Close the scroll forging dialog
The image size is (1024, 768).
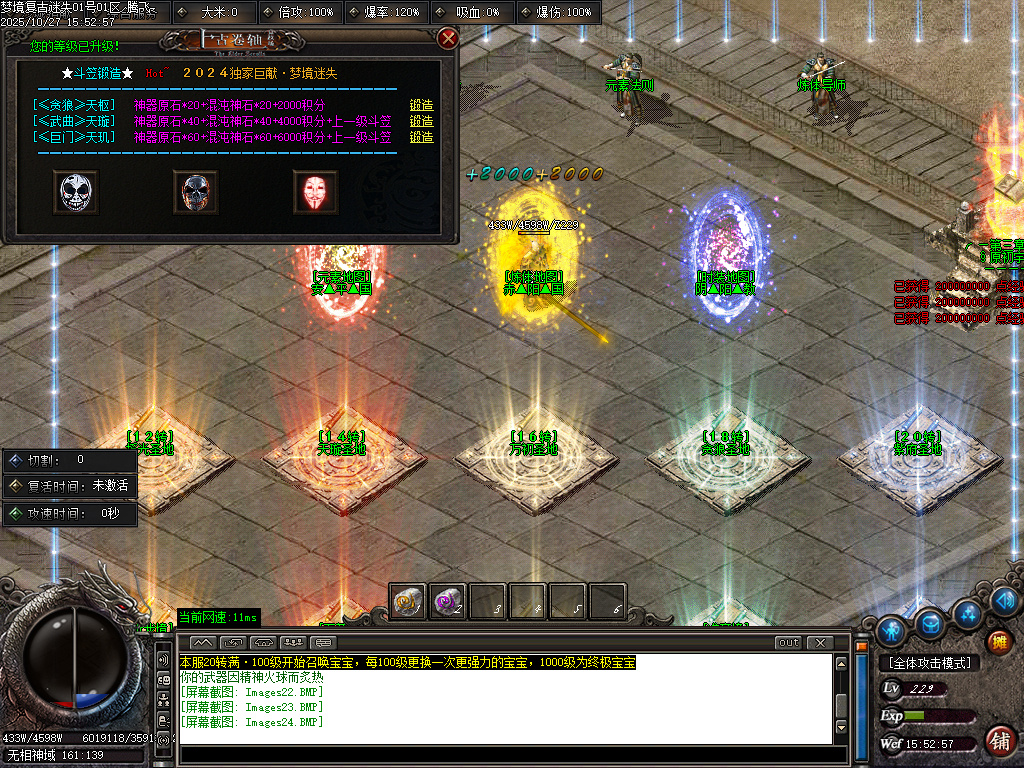(x=448, y=39)
